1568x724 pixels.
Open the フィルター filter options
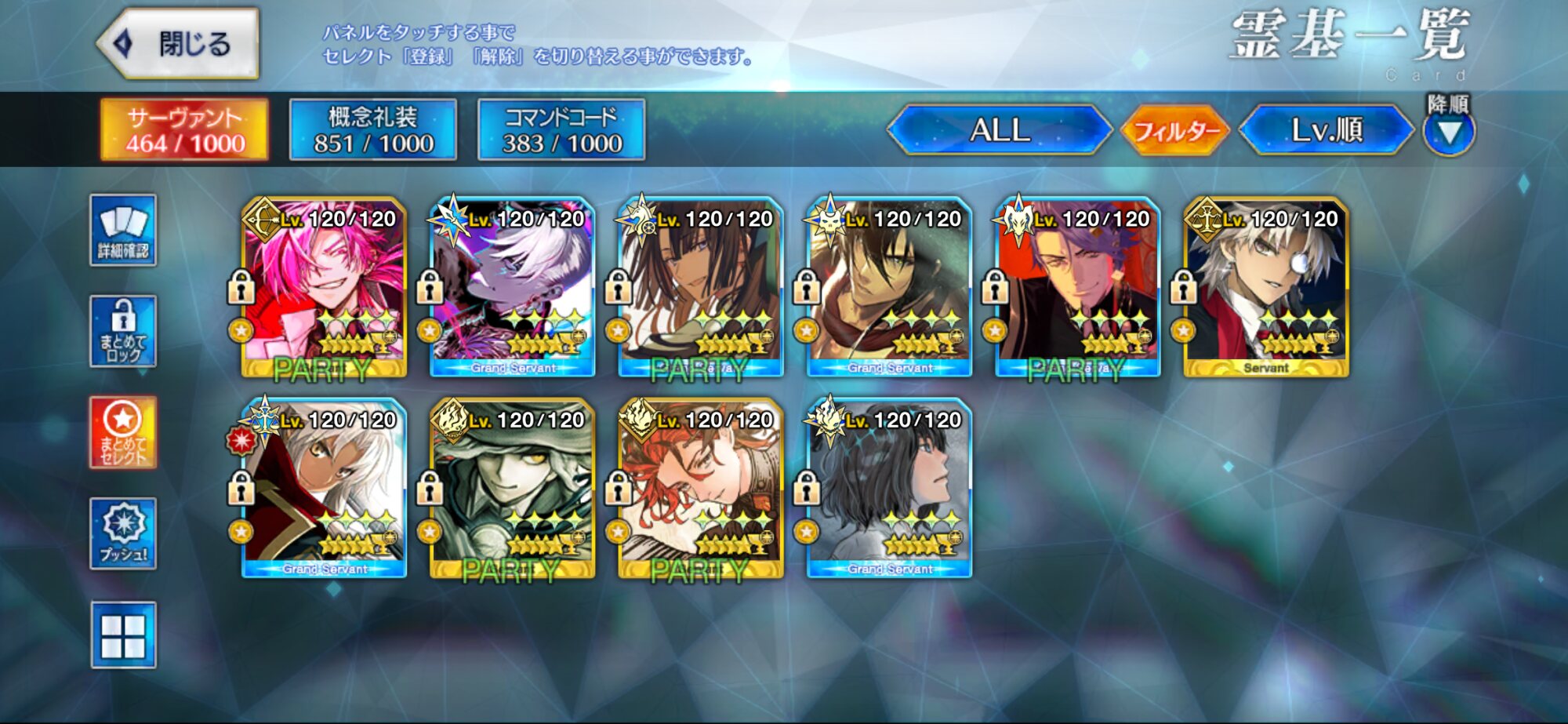click(x=1176, y=130)
